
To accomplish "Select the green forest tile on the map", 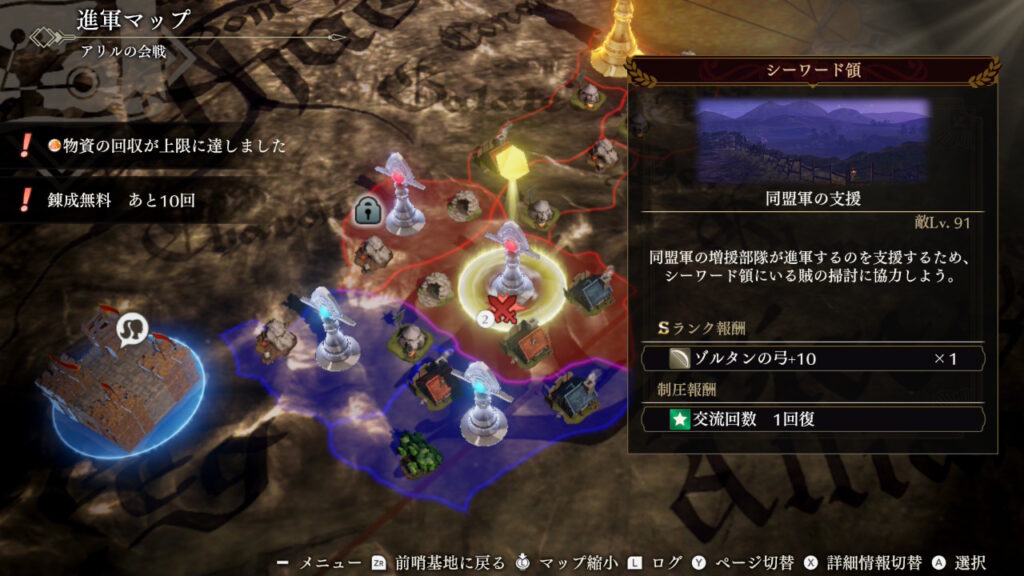I will (x=418, y=453).
